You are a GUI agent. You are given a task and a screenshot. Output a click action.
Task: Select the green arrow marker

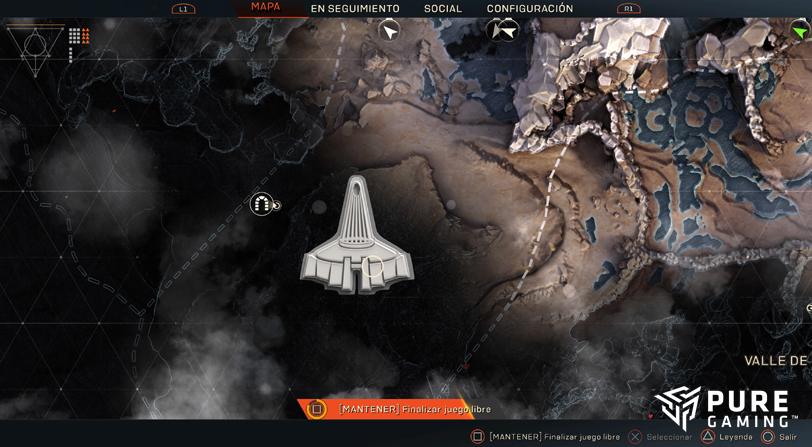(x=800, y=32)
